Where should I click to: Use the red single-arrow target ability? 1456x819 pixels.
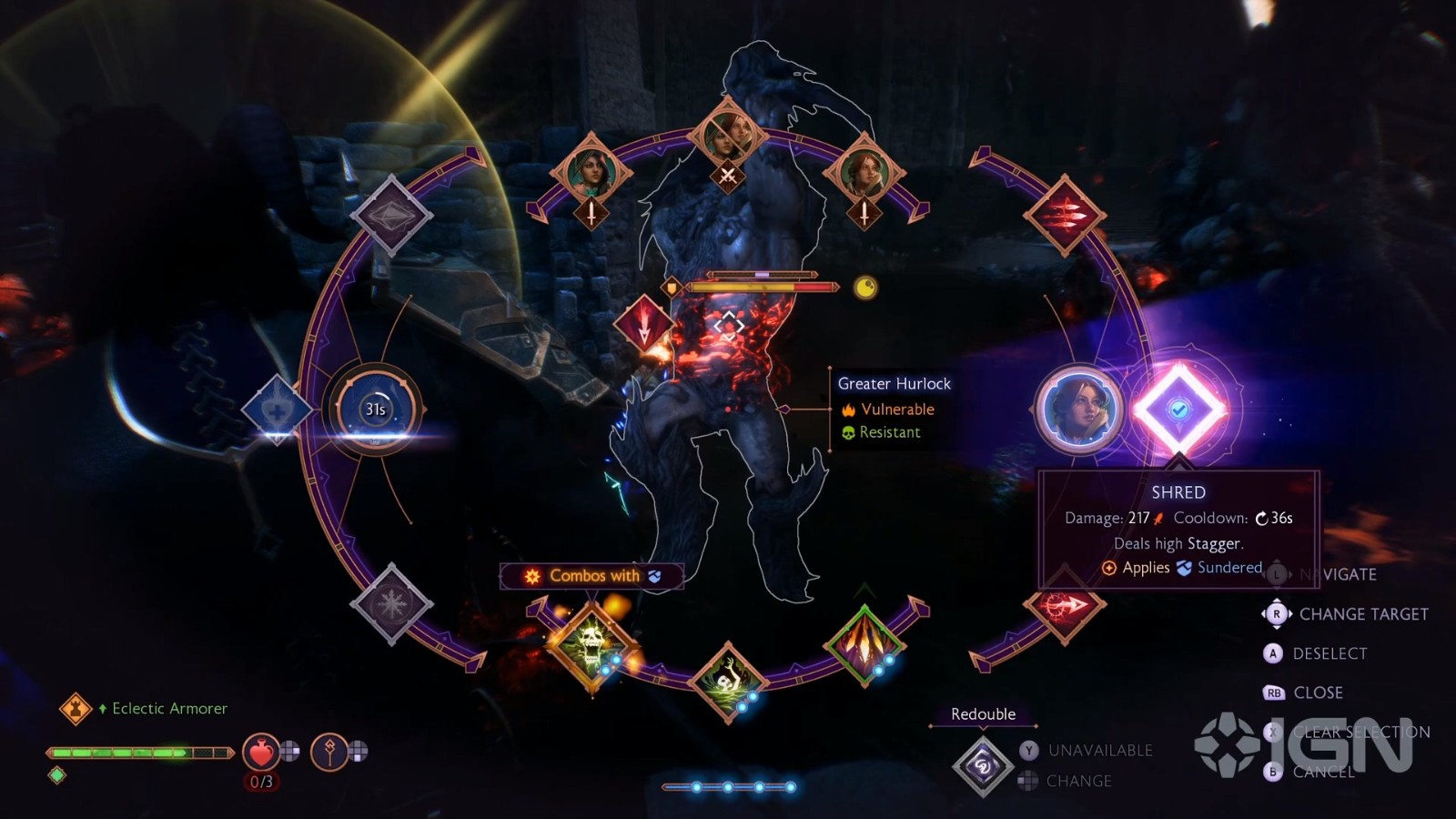(x=1063, y=604)
